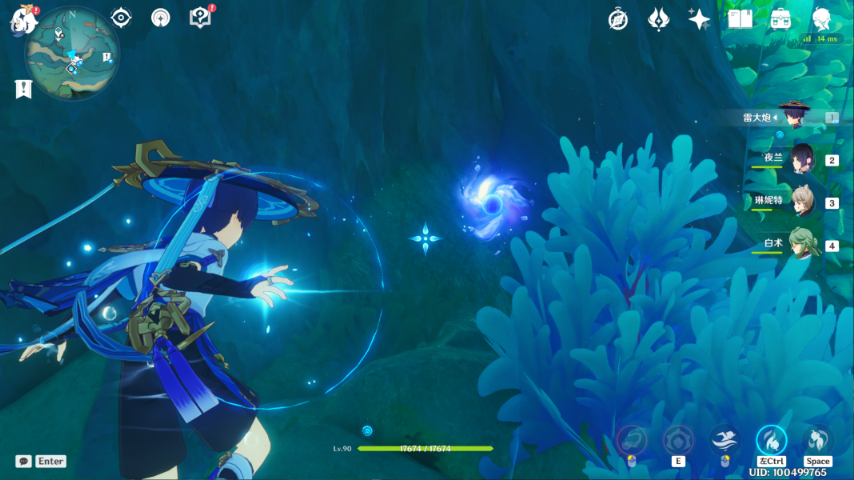Switch to party member 白术

(x=801, y=245)
